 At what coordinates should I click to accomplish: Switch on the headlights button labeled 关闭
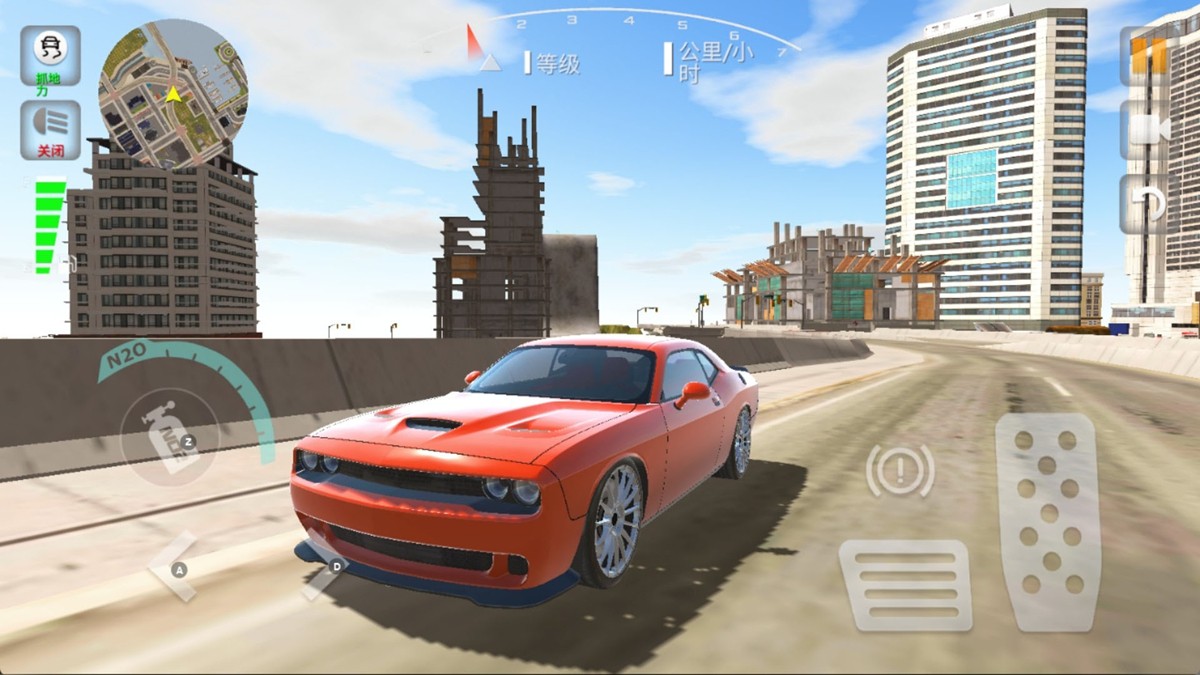click(x=50, y=129)
